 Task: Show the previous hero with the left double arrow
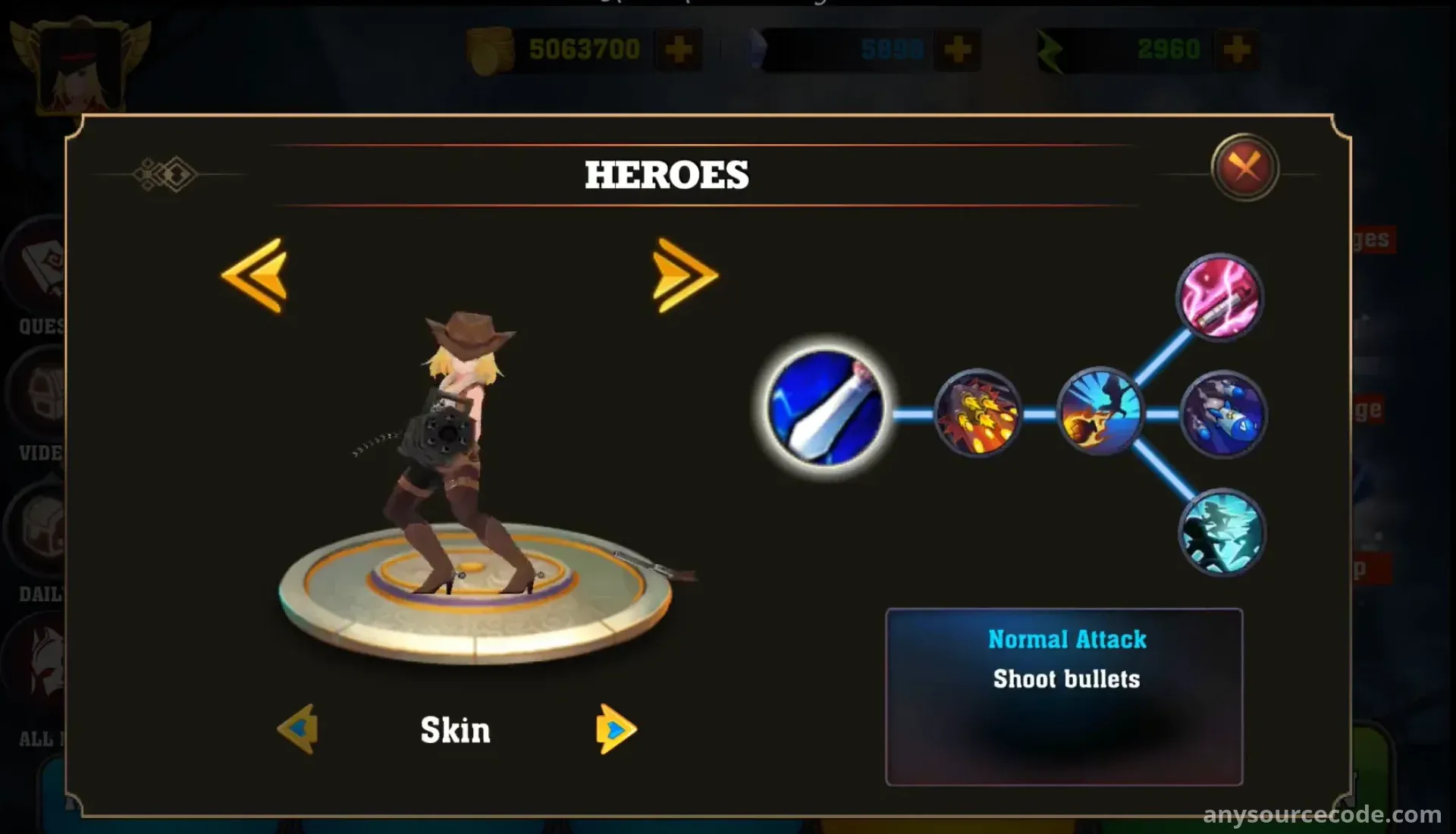pos(255,274)
